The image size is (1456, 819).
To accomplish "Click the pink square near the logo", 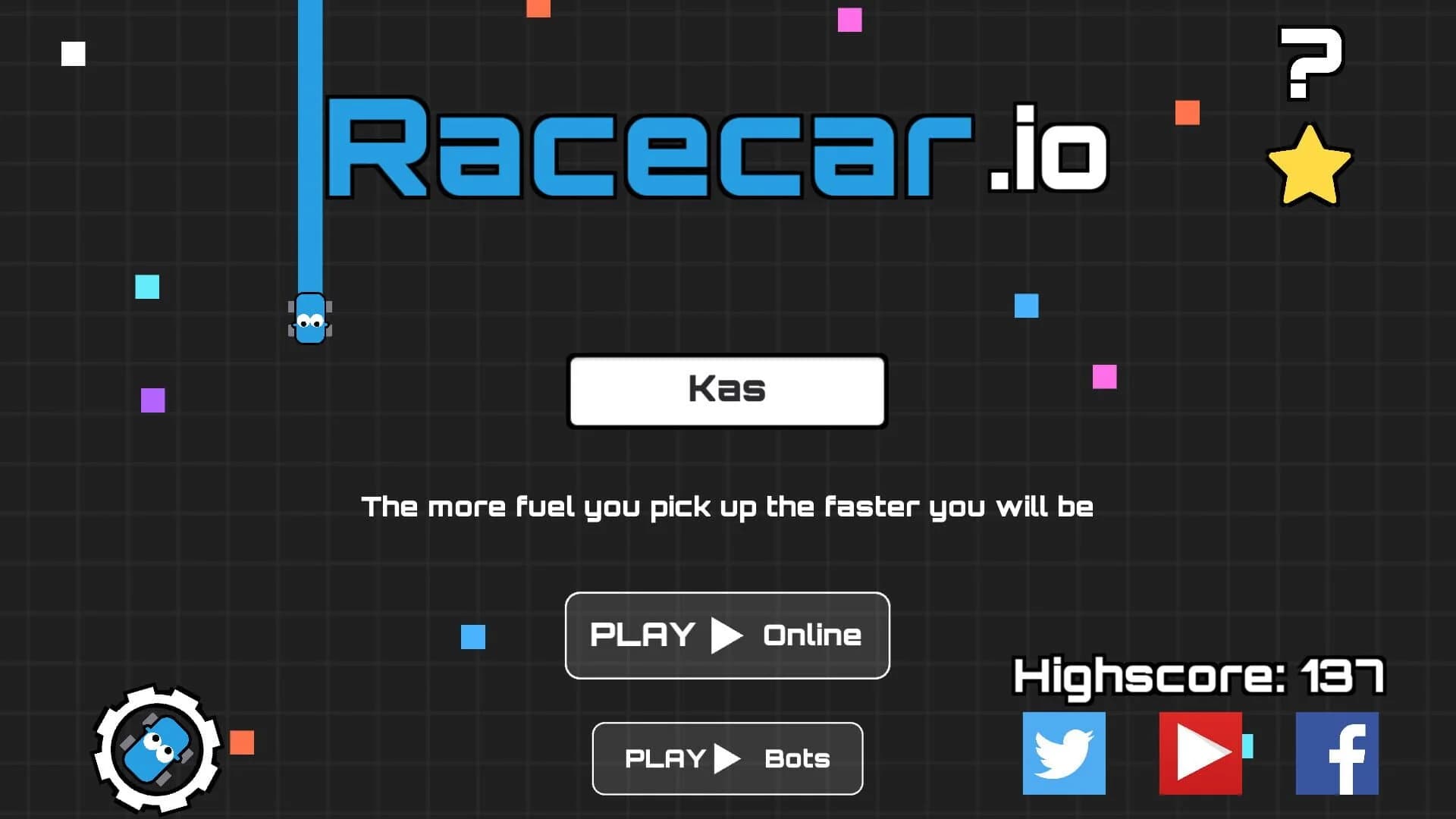I will (851, 20).
